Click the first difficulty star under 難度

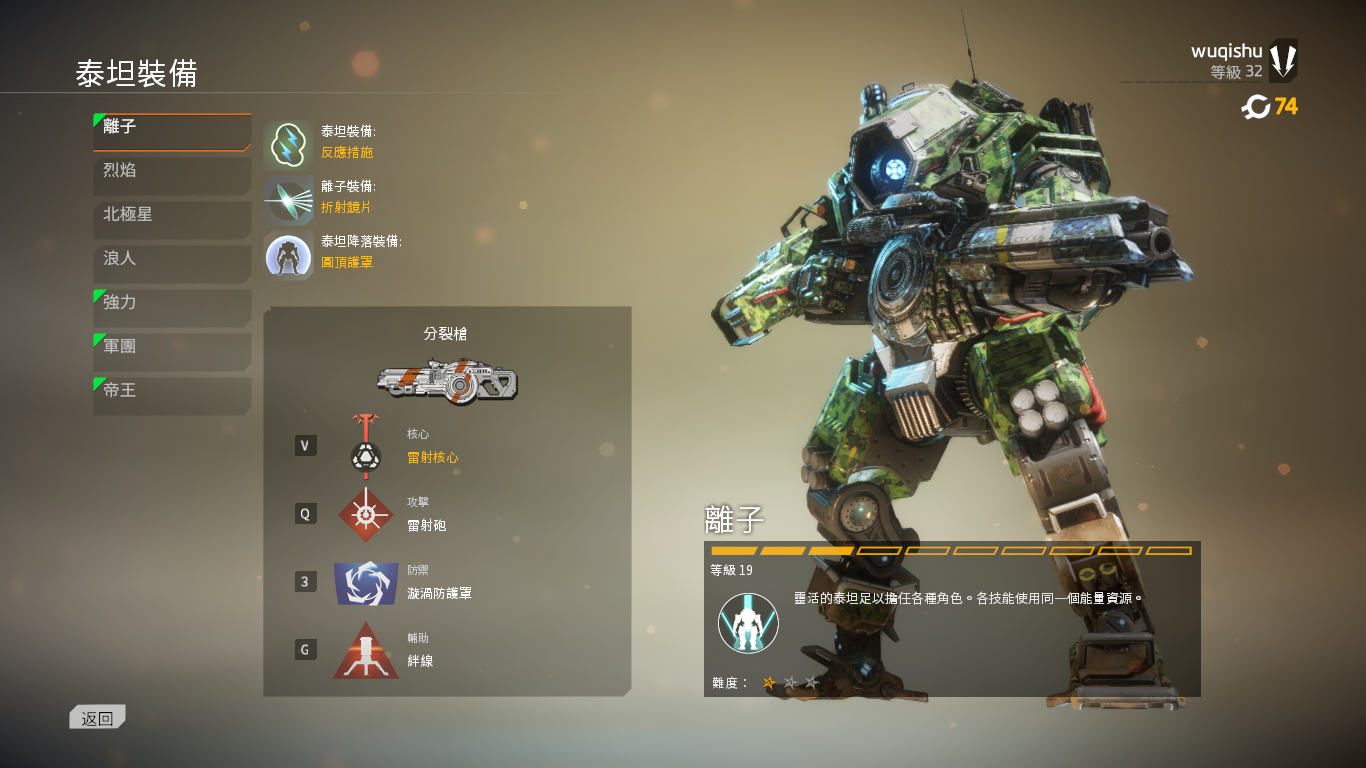point(769,681)
